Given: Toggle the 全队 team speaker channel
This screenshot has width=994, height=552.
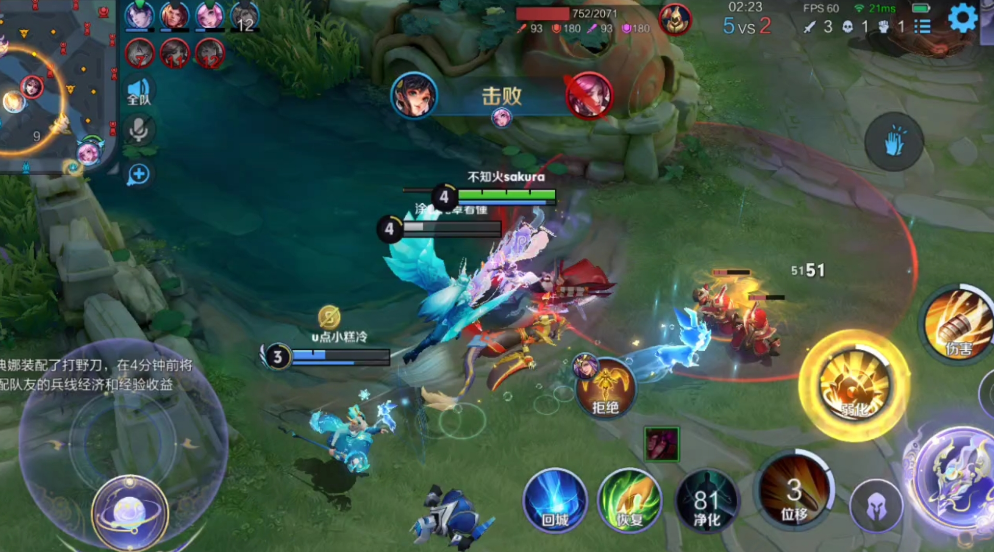Looking at the screenshot, I should point(139,93).
